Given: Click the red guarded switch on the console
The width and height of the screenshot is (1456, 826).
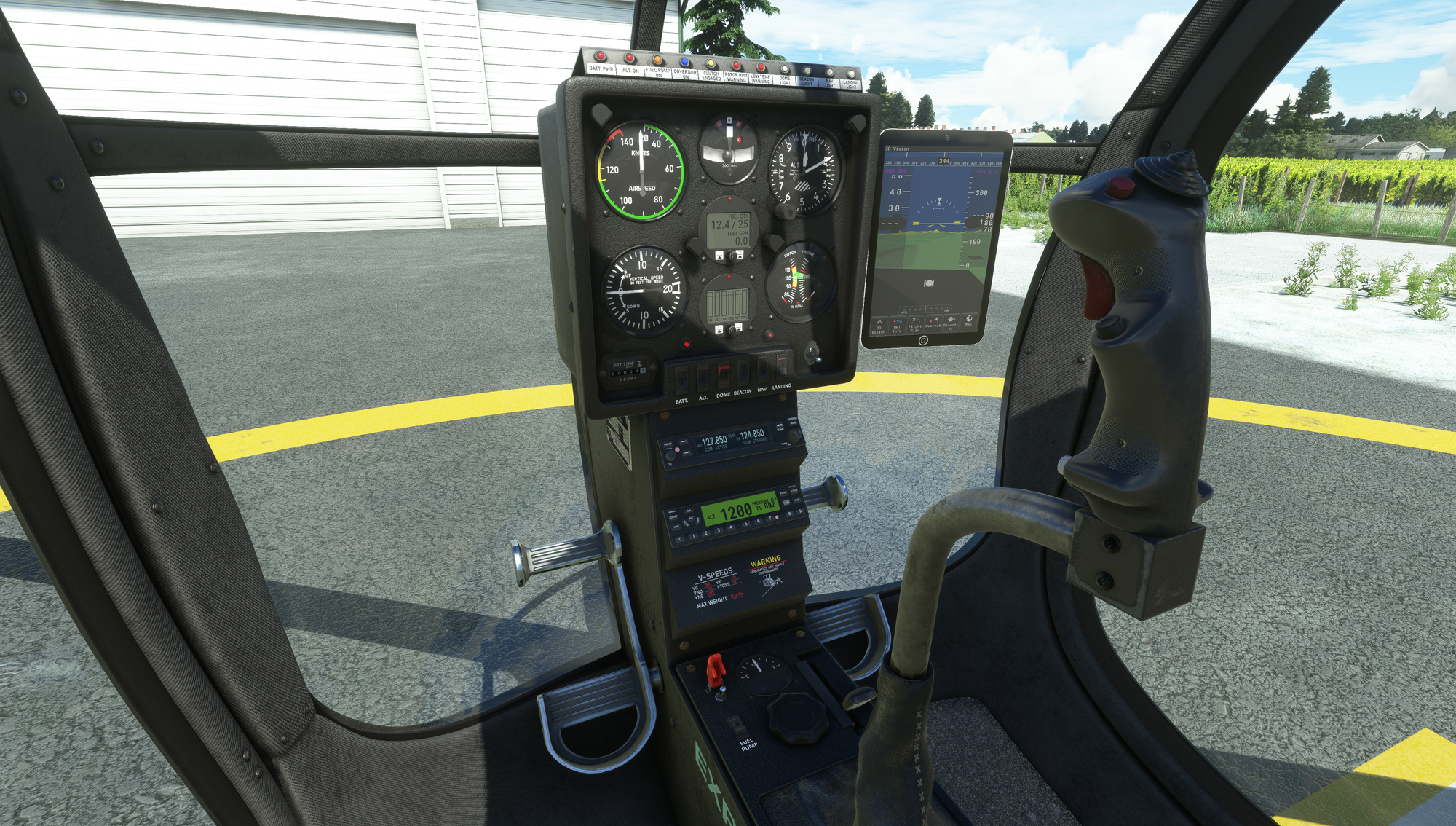Looking at the screenshot, I should click(x=716, y=671).
